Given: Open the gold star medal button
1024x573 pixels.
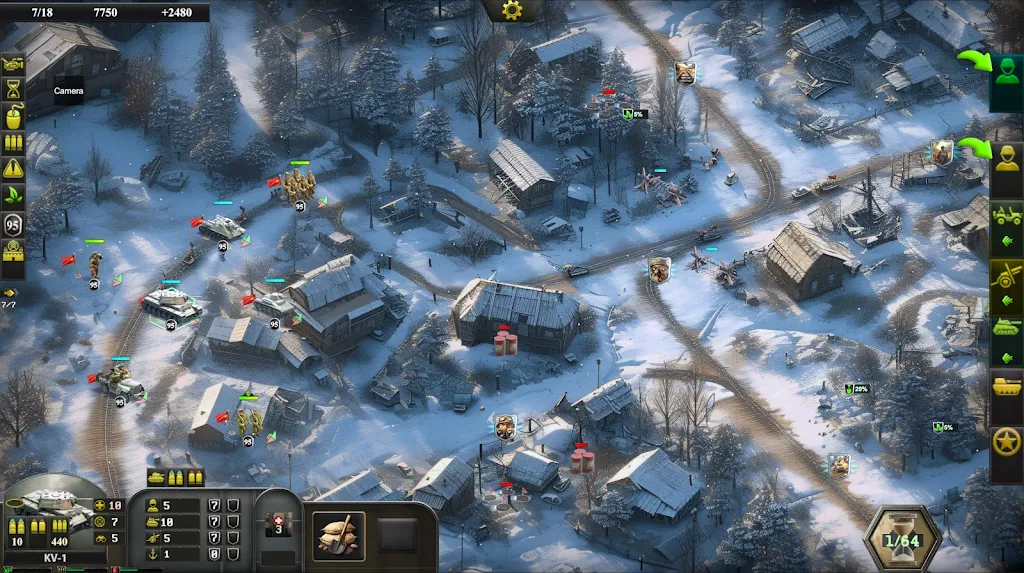Looking at the screenshot, I should [1006, 441].
